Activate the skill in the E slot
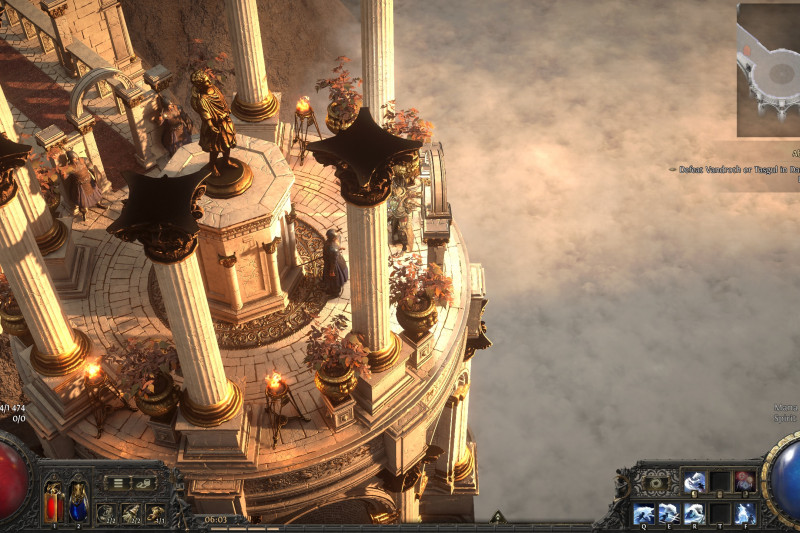This screenshot has width=800, height=533. click(670, 513)
